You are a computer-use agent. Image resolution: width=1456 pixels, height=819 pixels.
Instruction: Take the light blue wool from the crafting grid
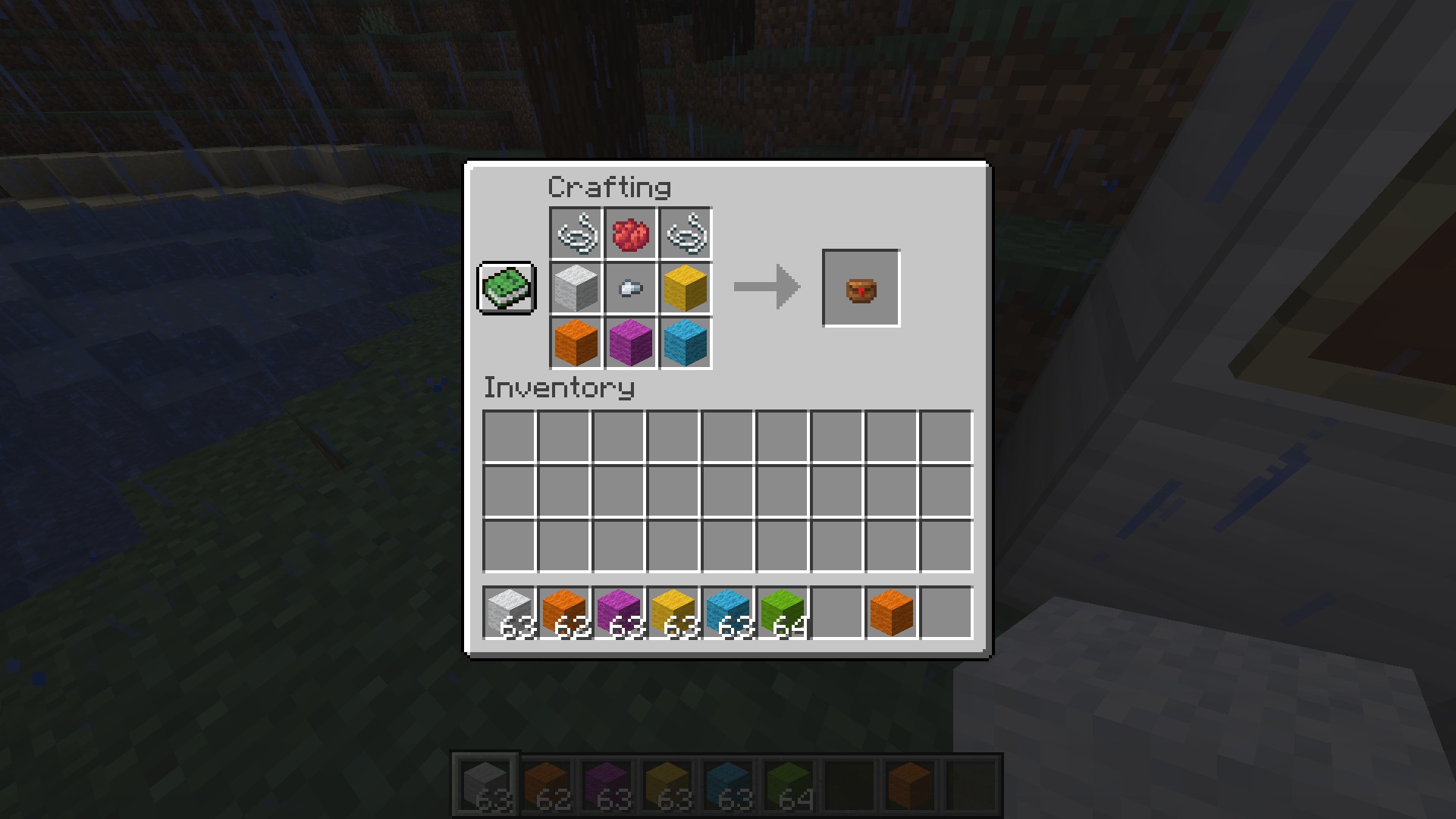coord(686,343)
